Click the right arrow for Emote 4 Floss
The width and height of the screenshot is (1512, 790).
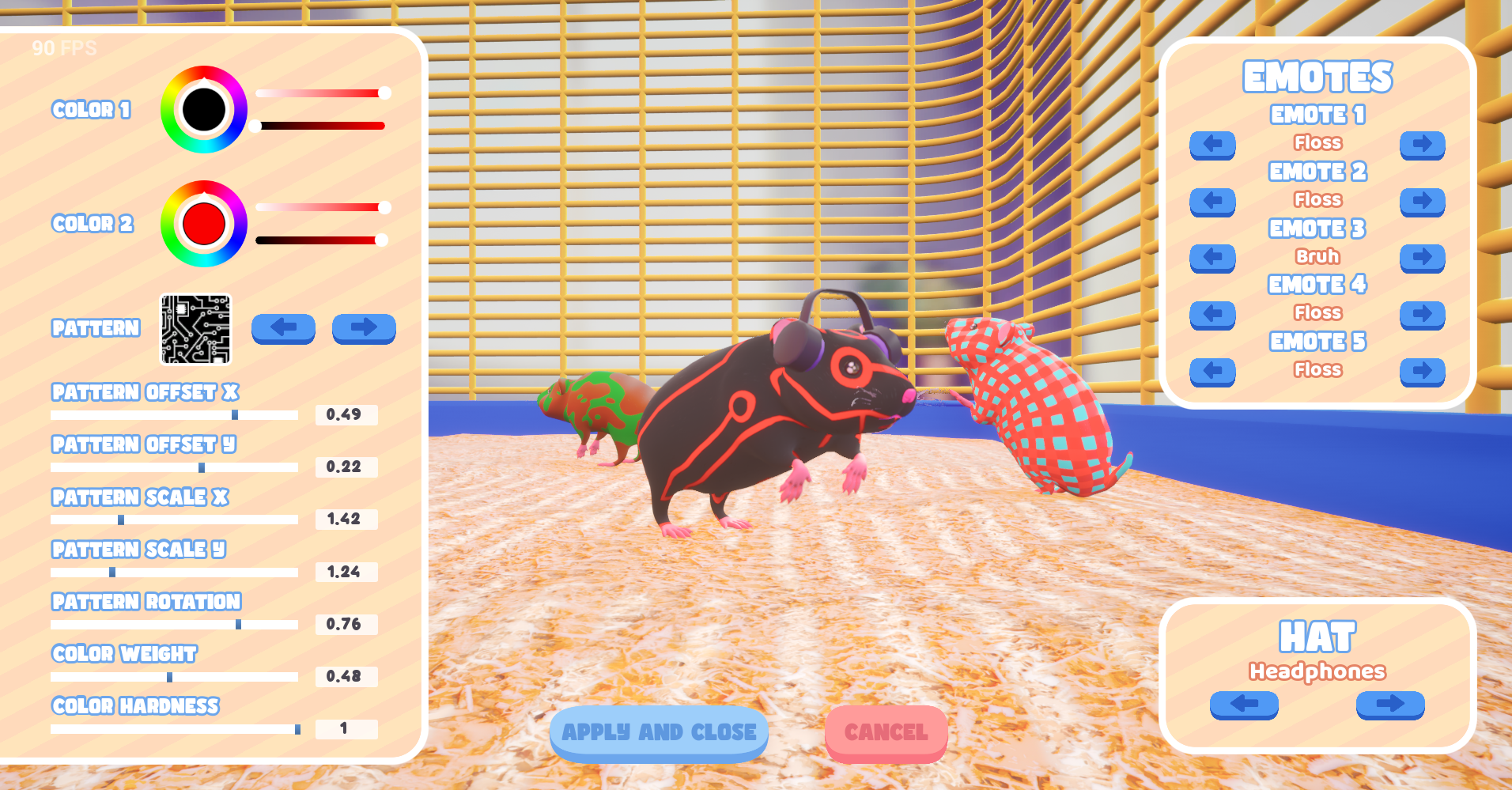point(1422,315)
